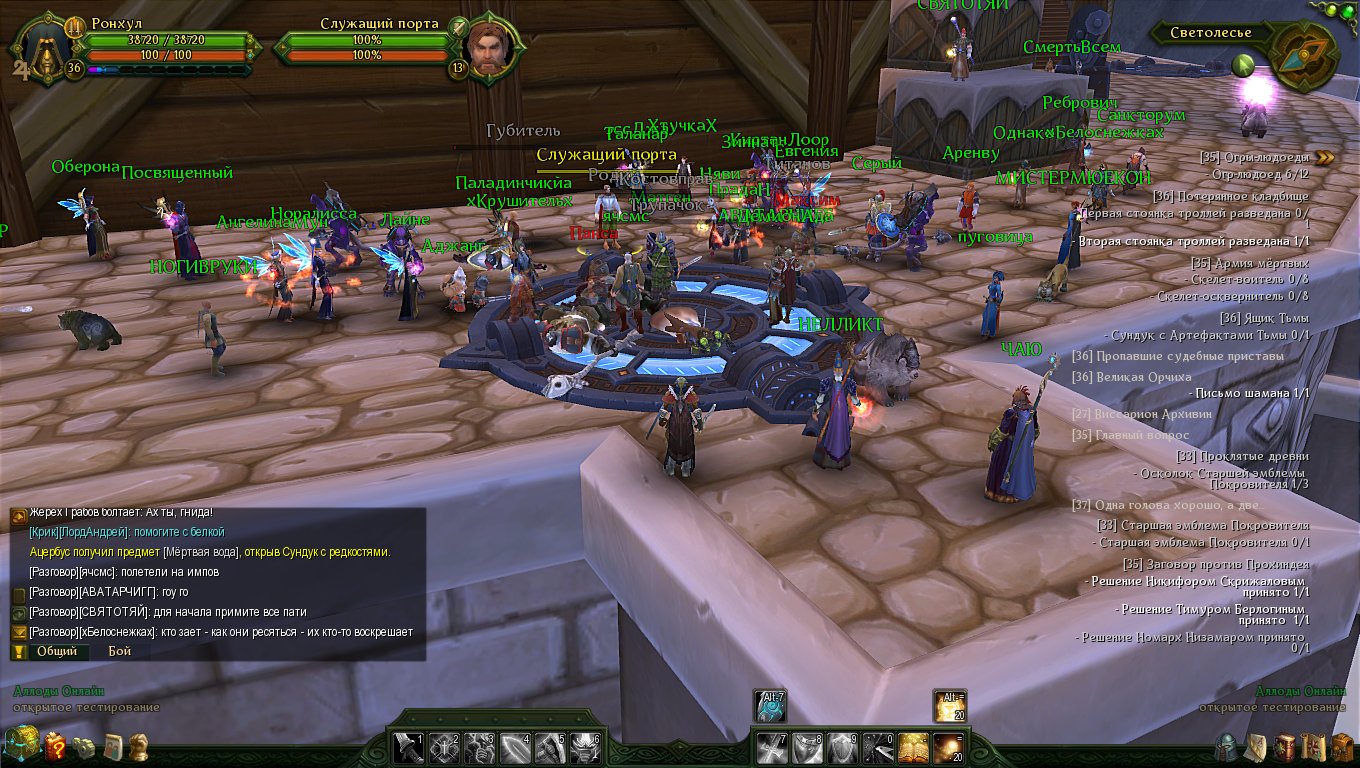Open the backpack inventory icon

pos(1340,746)
